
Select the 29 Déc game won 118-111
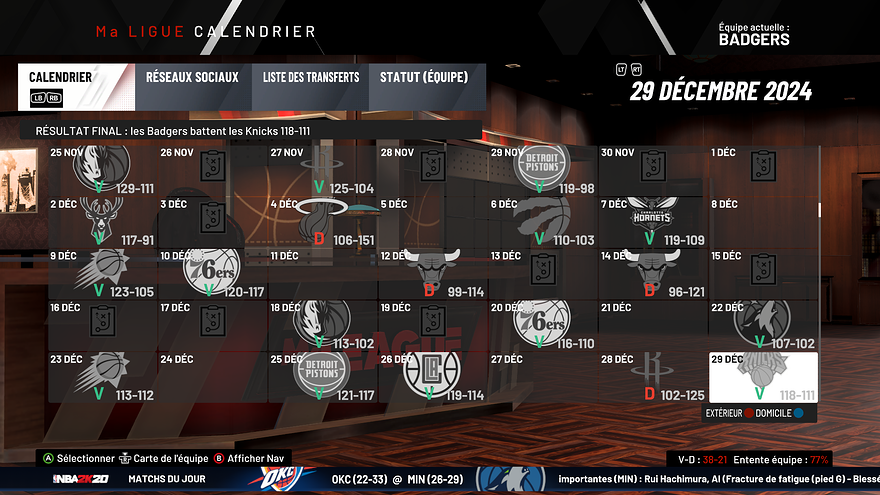pyautogui.click(x=763, y=377)
